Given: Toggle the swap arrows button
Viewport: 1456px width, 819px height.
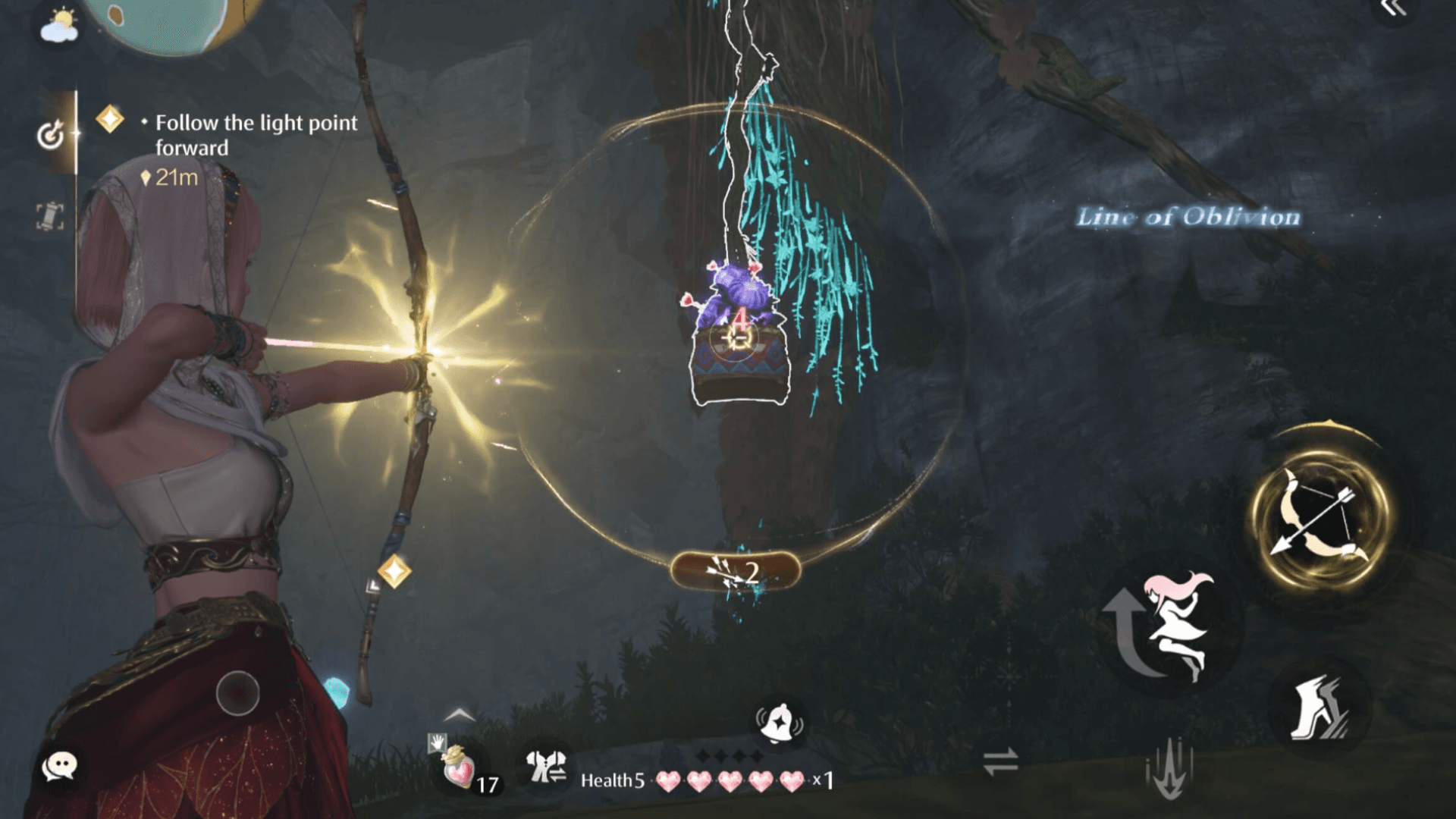Looking at the screenshot, I should [x=1000, y=762].
